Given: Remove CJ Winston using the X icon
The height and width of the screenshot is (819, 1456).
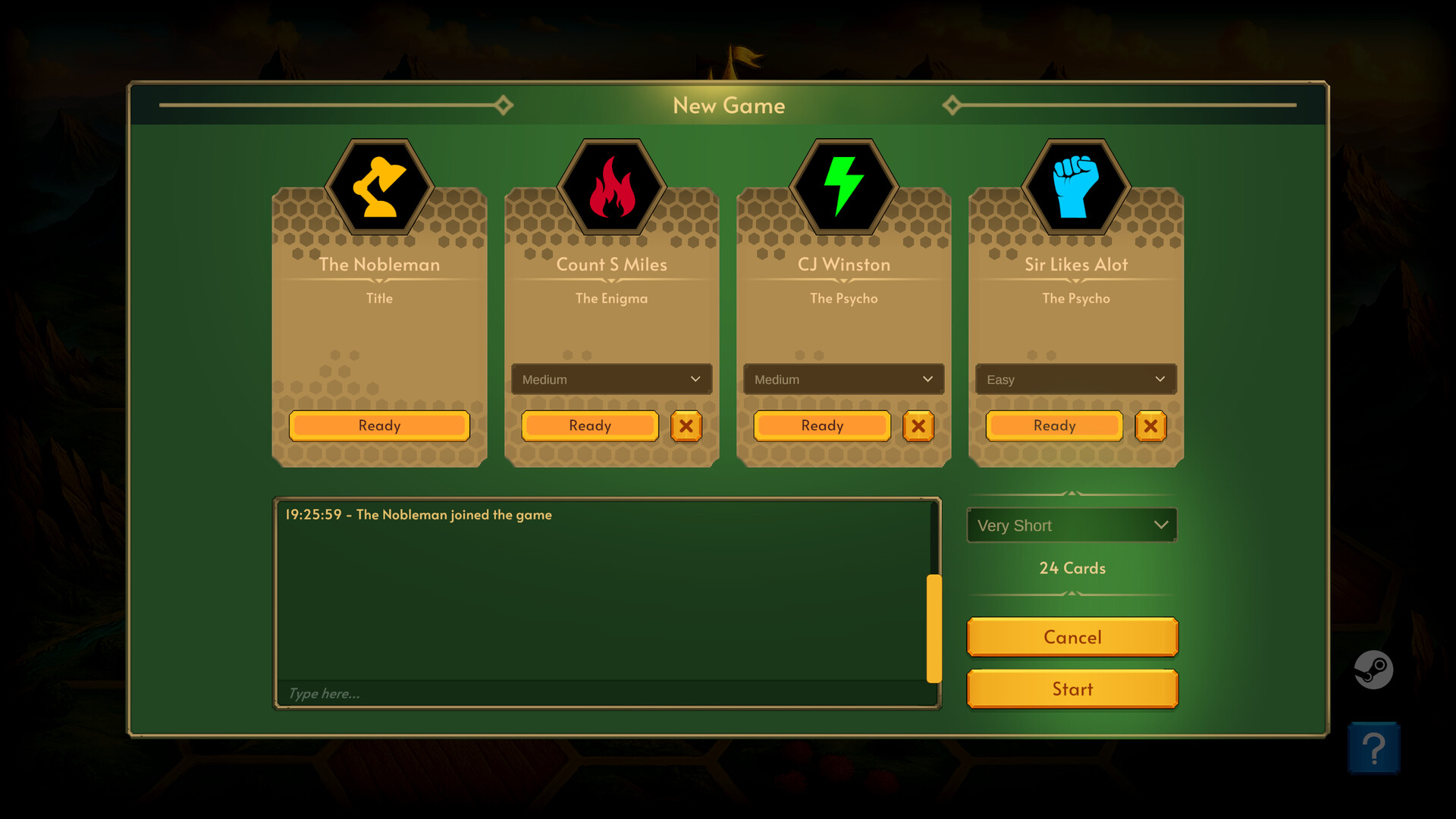Looking at the screenshot, I should 918,426.
